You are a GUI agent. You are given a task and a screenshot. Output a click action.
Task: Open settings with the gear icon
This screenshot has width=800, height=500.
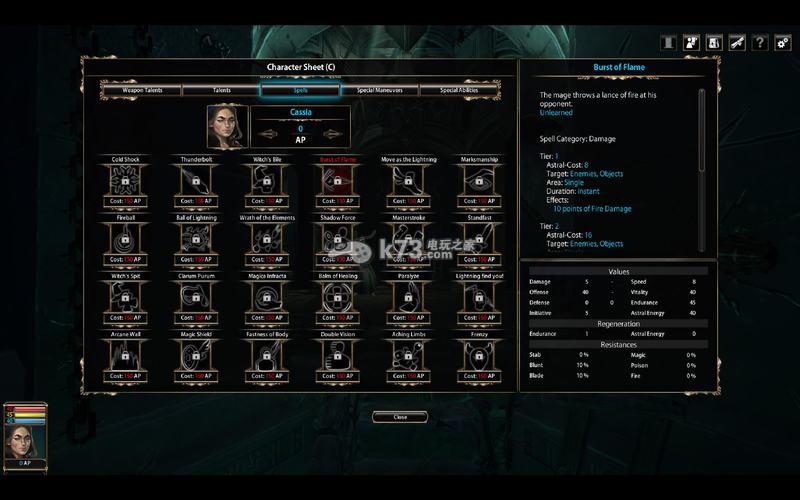[x=782, y=43]
